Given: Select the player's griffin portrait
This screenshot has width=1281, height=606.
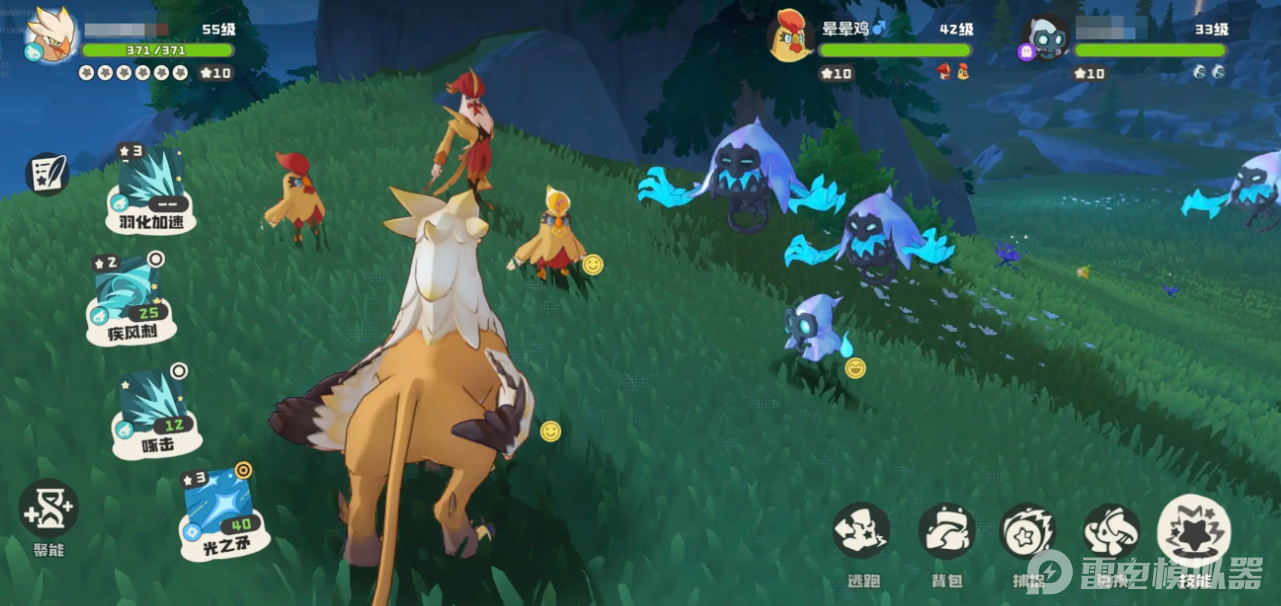Looking at the screenshot, I should pyautogui.click(x=50, y=36).
